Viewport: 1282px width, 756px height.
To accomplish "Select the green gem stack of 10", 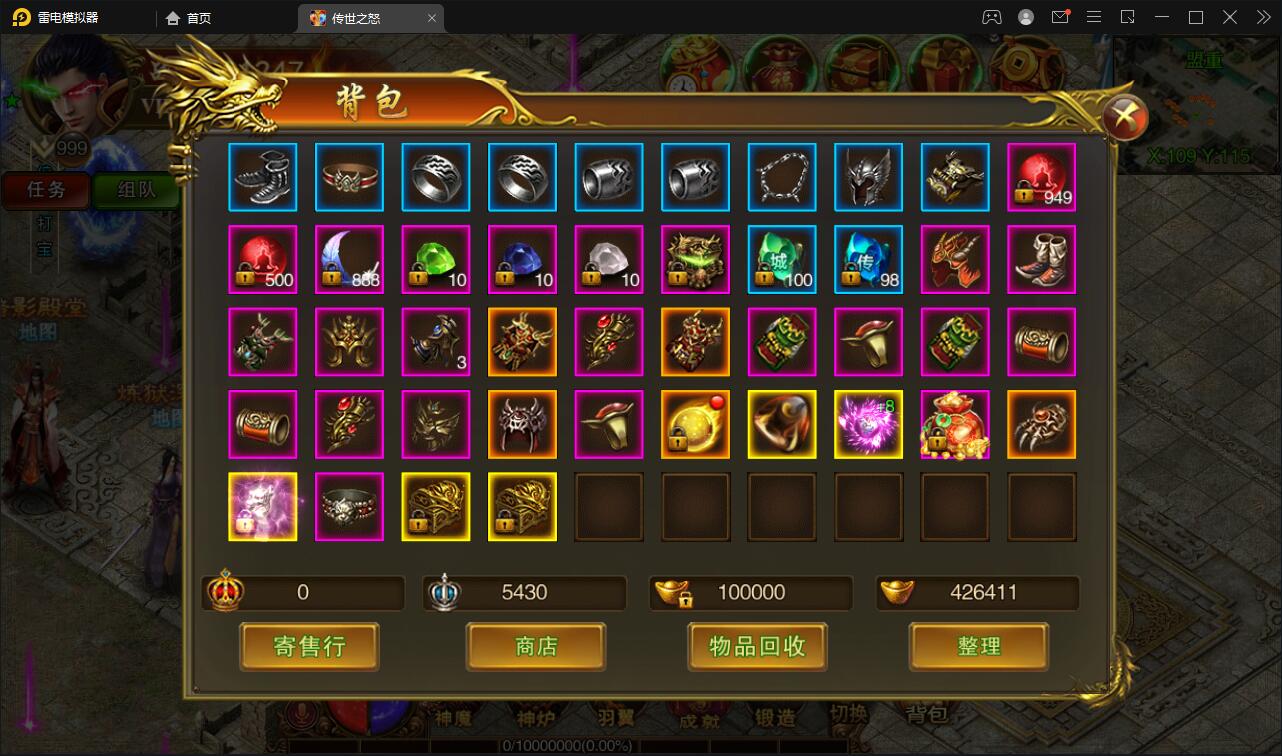I will tap(436, 260).
